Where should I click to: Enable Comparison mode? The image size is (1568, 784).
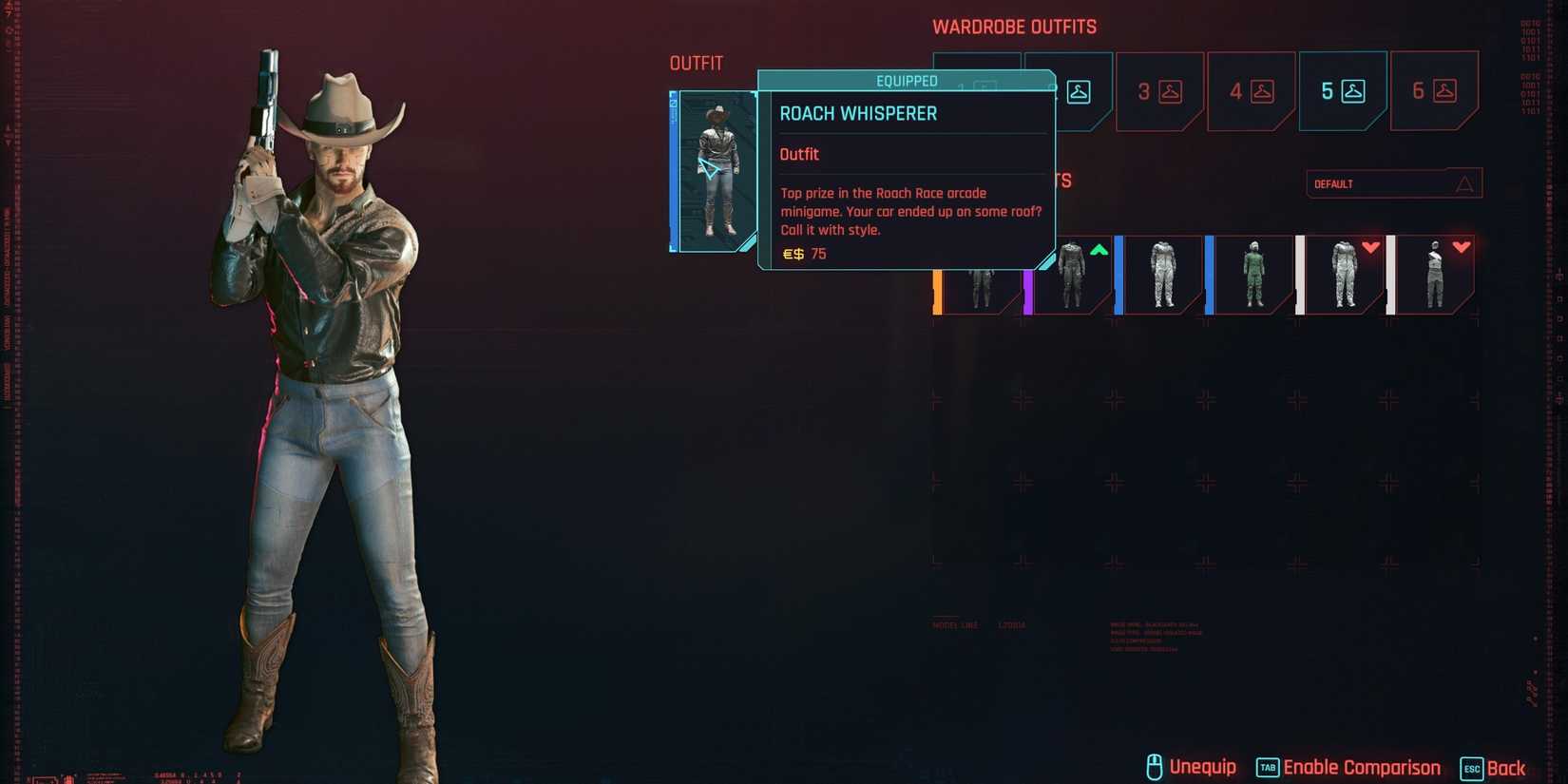tap(1361, 766)
